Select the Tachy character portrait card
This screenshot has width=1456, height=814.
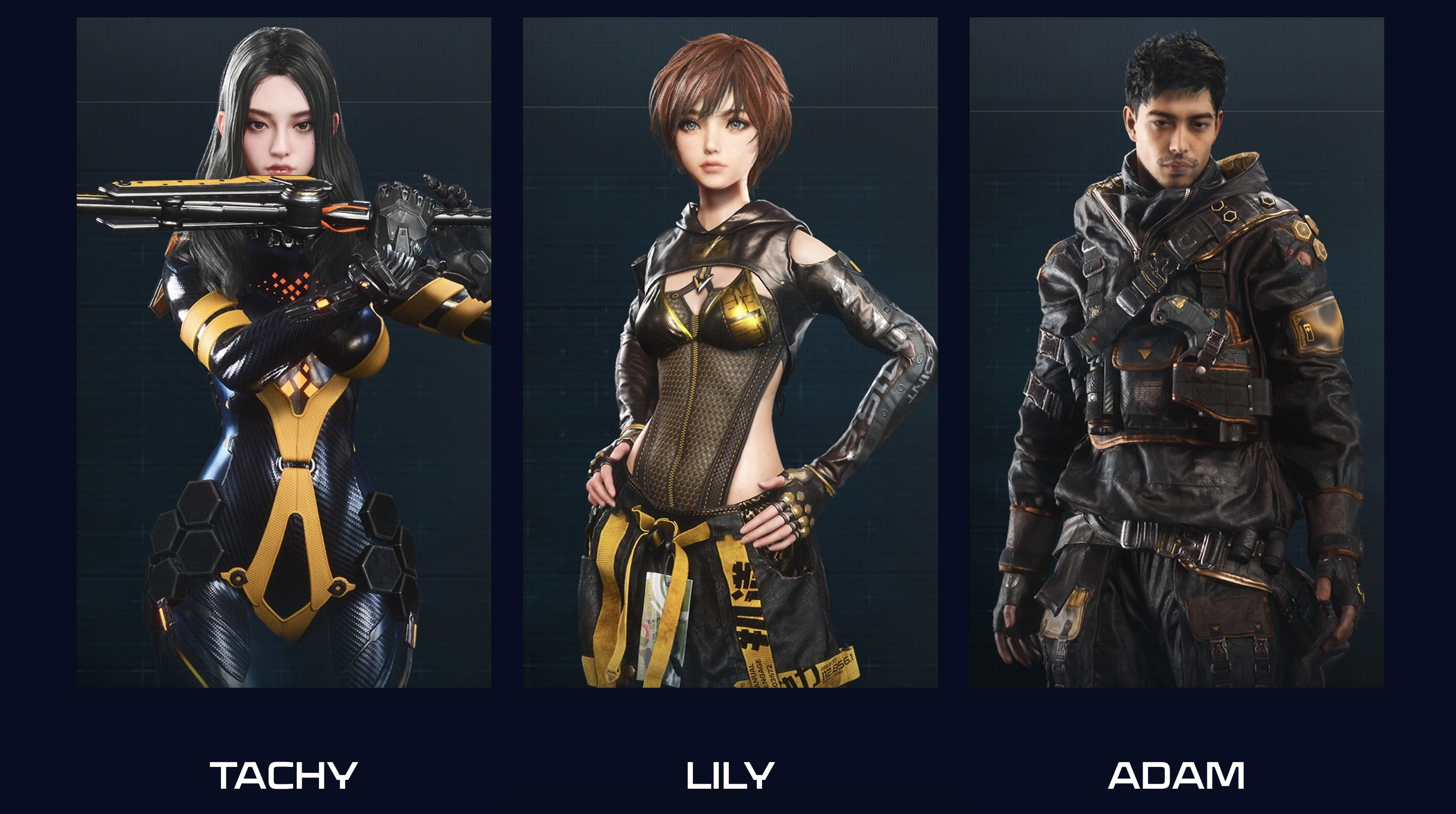tap(284, 352)
